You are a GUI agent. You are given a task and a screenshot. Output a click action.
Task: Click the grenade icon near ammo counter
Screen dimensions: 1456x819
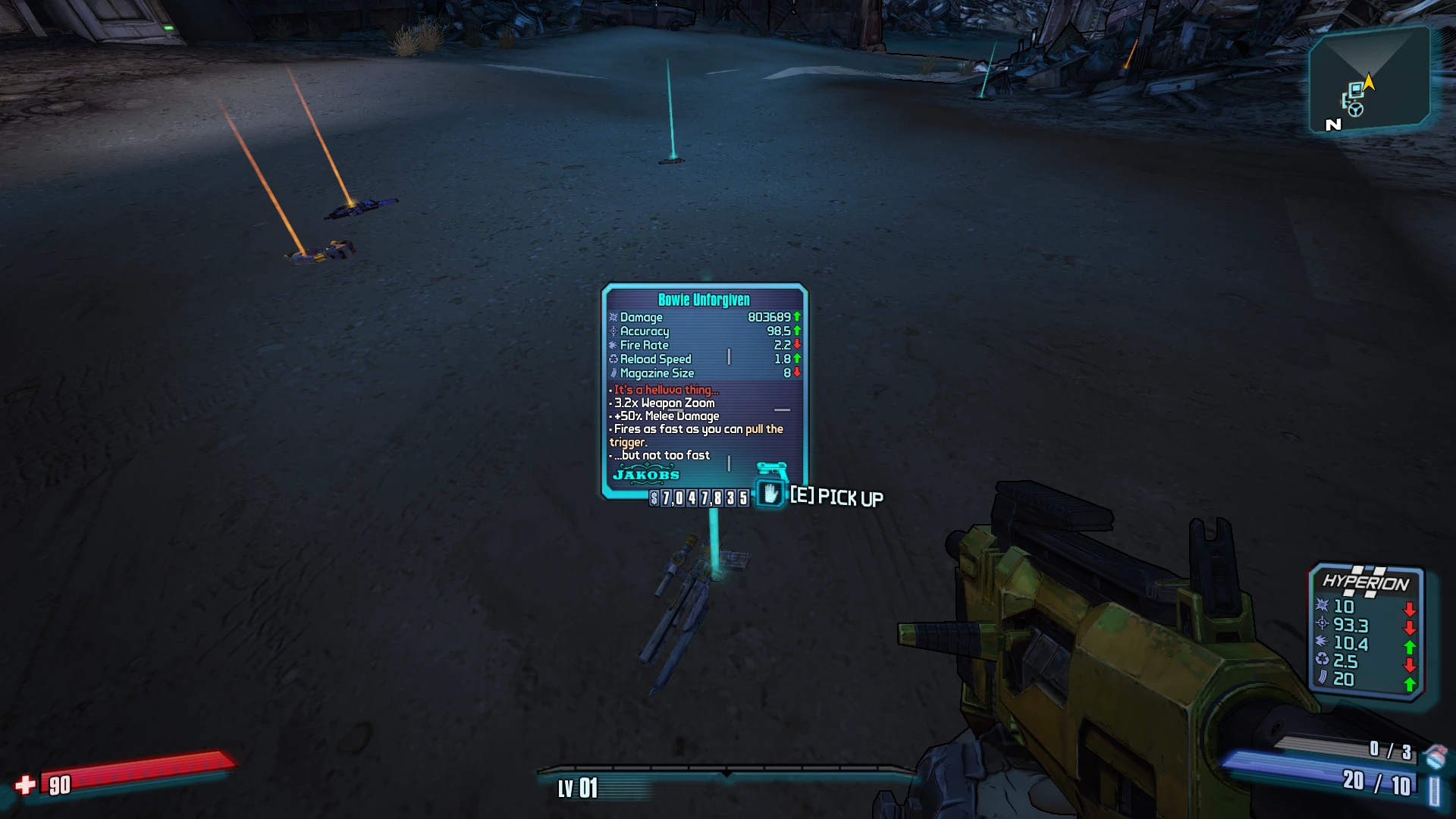(1435, 756)
